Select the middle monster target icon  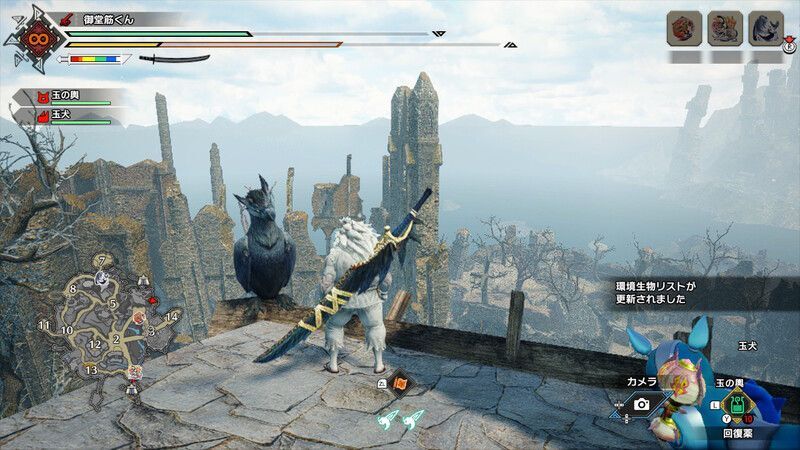point(725,28)
